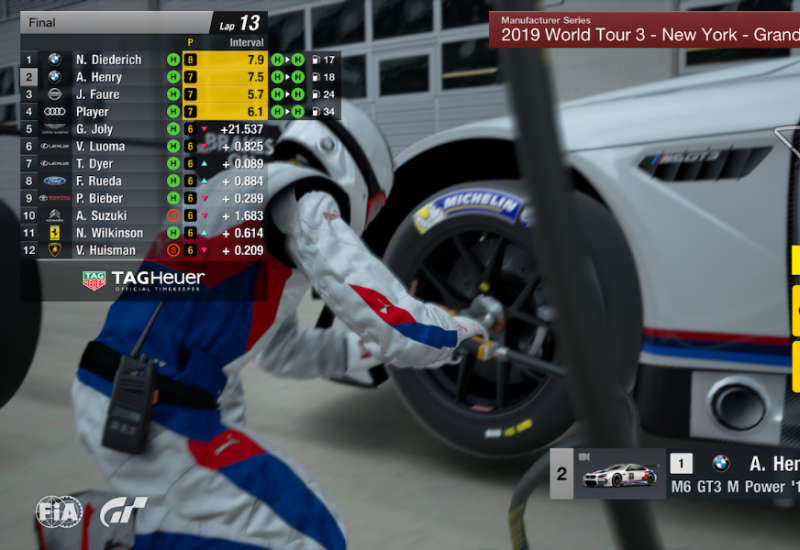Click the TAG Heuer official timekeeper logo
Screen dimensions: 800x550
point(144,280)
